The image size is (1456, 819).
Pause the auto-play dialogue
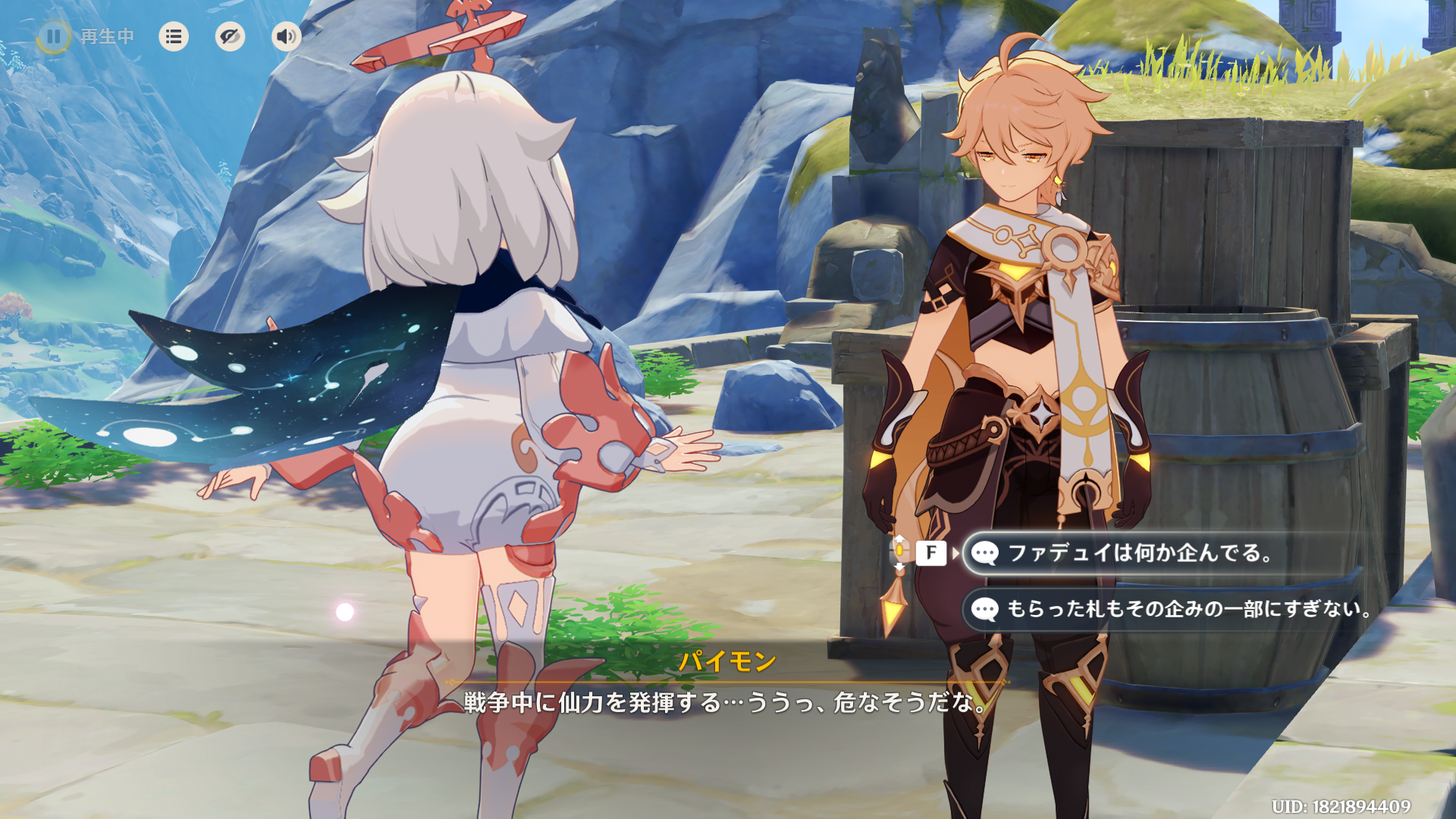click(54, 36)
